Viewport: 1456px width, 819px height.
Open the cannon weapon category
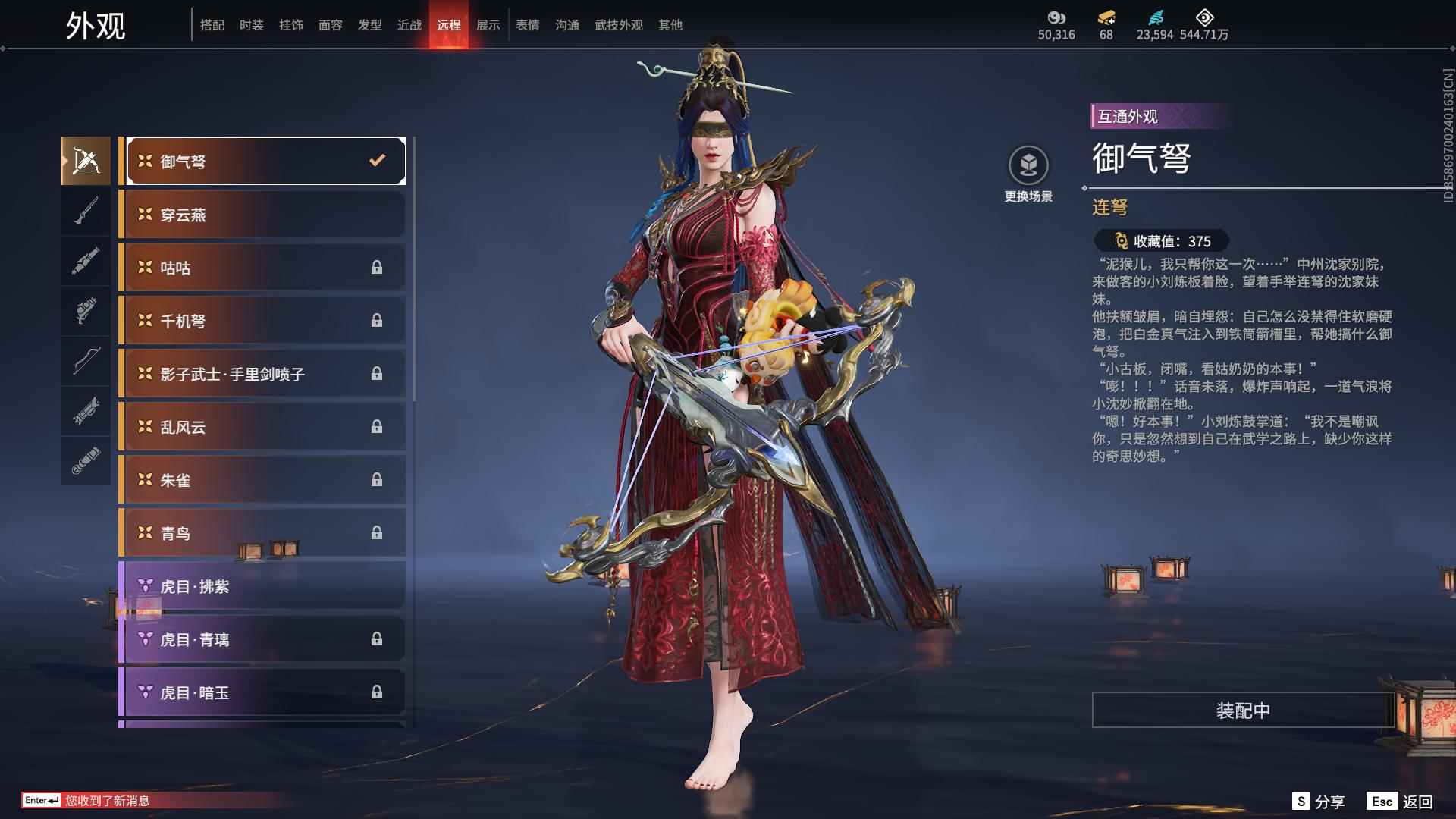tap(85, 262)
